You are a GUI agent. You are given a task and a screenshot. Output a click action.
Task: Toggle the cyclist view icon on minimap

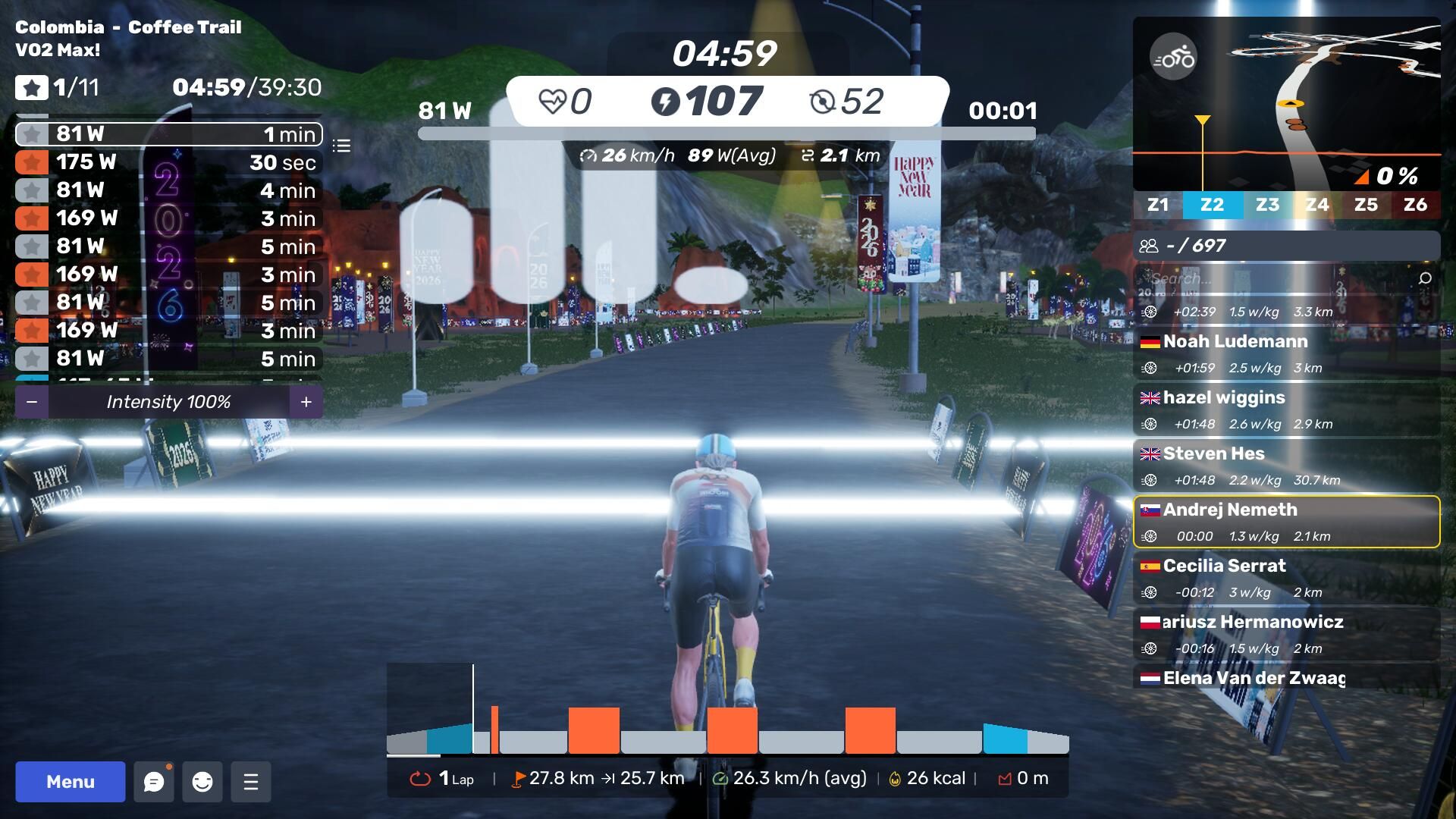[1173, 57]
